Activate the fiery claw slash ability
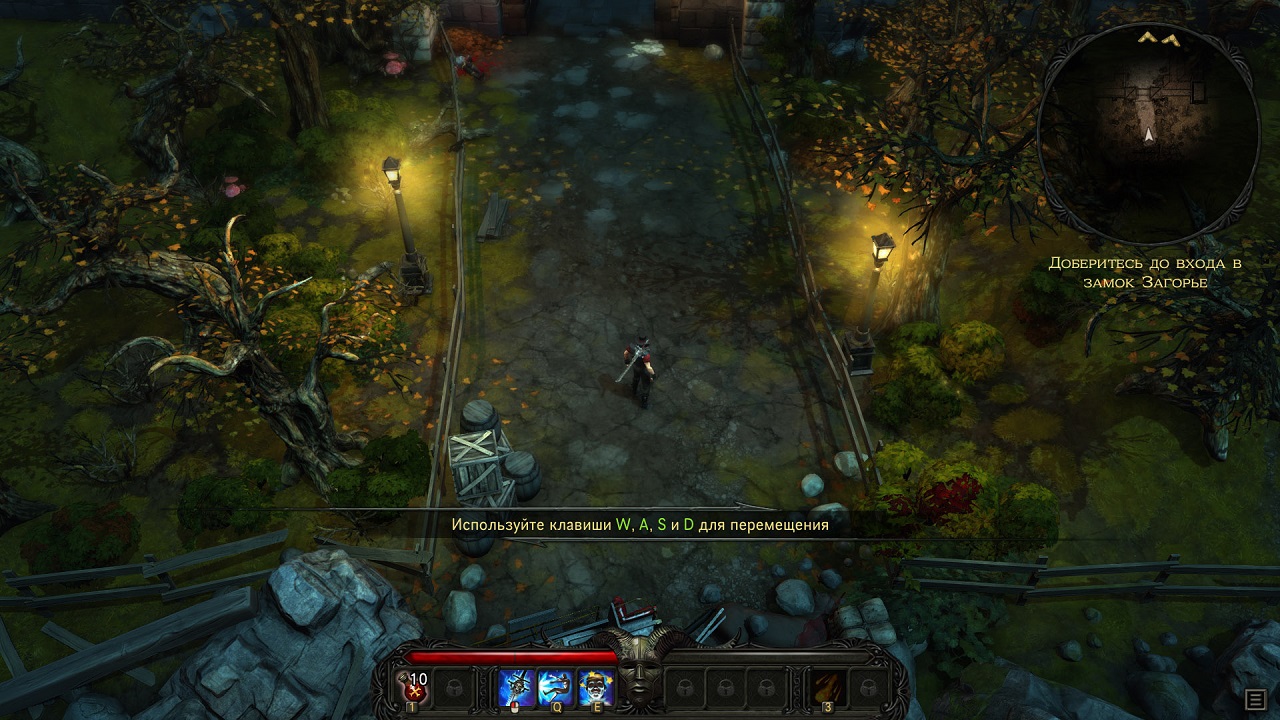Viewport: 1280px width, 720px height. click(829, 687)
